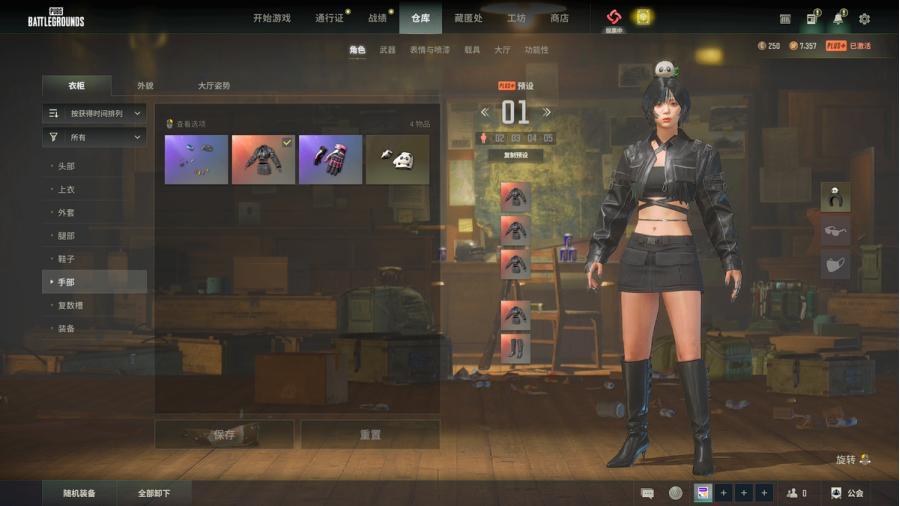Image resolution: width=900 pixels, height=506 pixels.
Task: Open the 按获得时间排列 sort dropdown
Action: (95, 114)
